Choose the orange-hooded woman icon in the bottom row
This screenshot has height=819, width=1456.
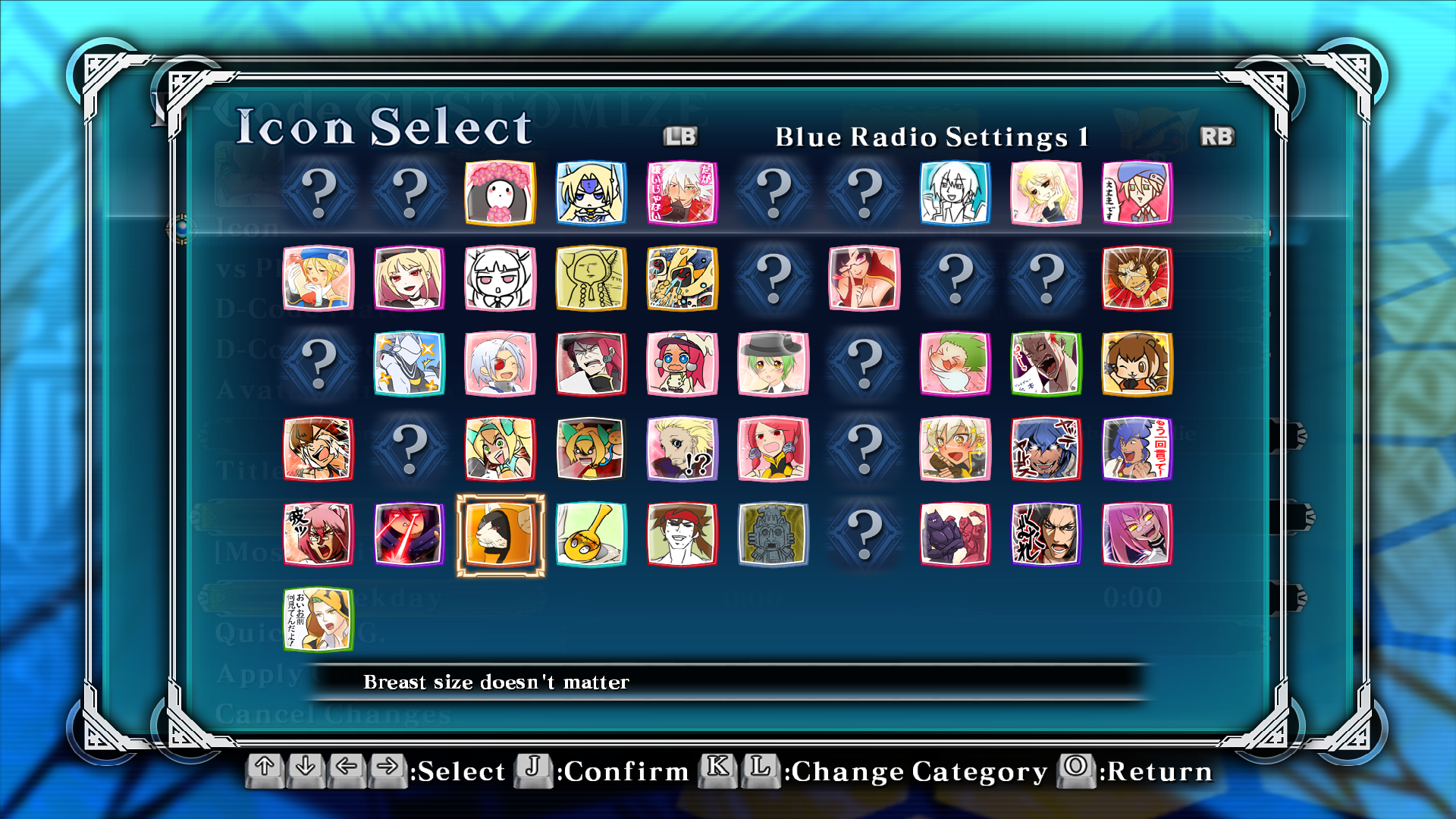[x=318, y=620]
